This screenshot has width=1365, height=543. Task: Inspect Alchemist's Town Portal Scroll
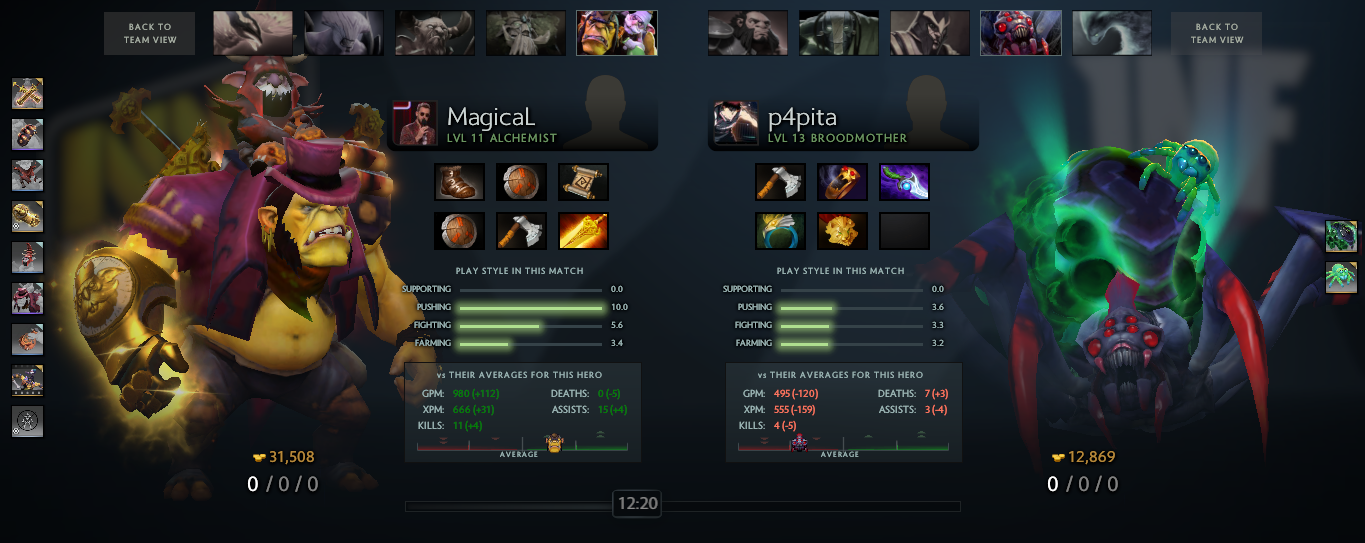point(583,182)
